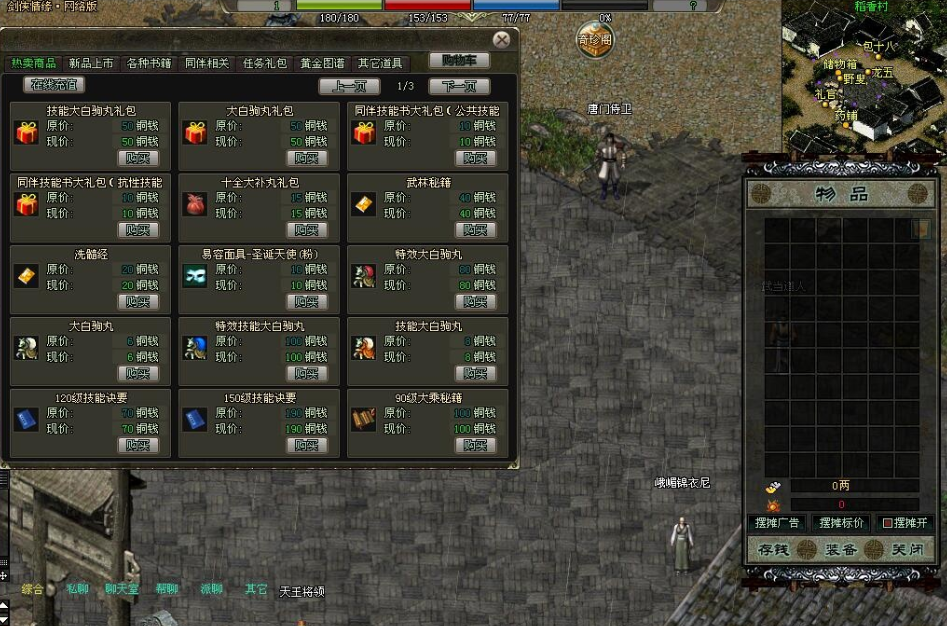Purchase the 武林秘籍 item
The width and height of the screenshot is (947, 626).
475,230
